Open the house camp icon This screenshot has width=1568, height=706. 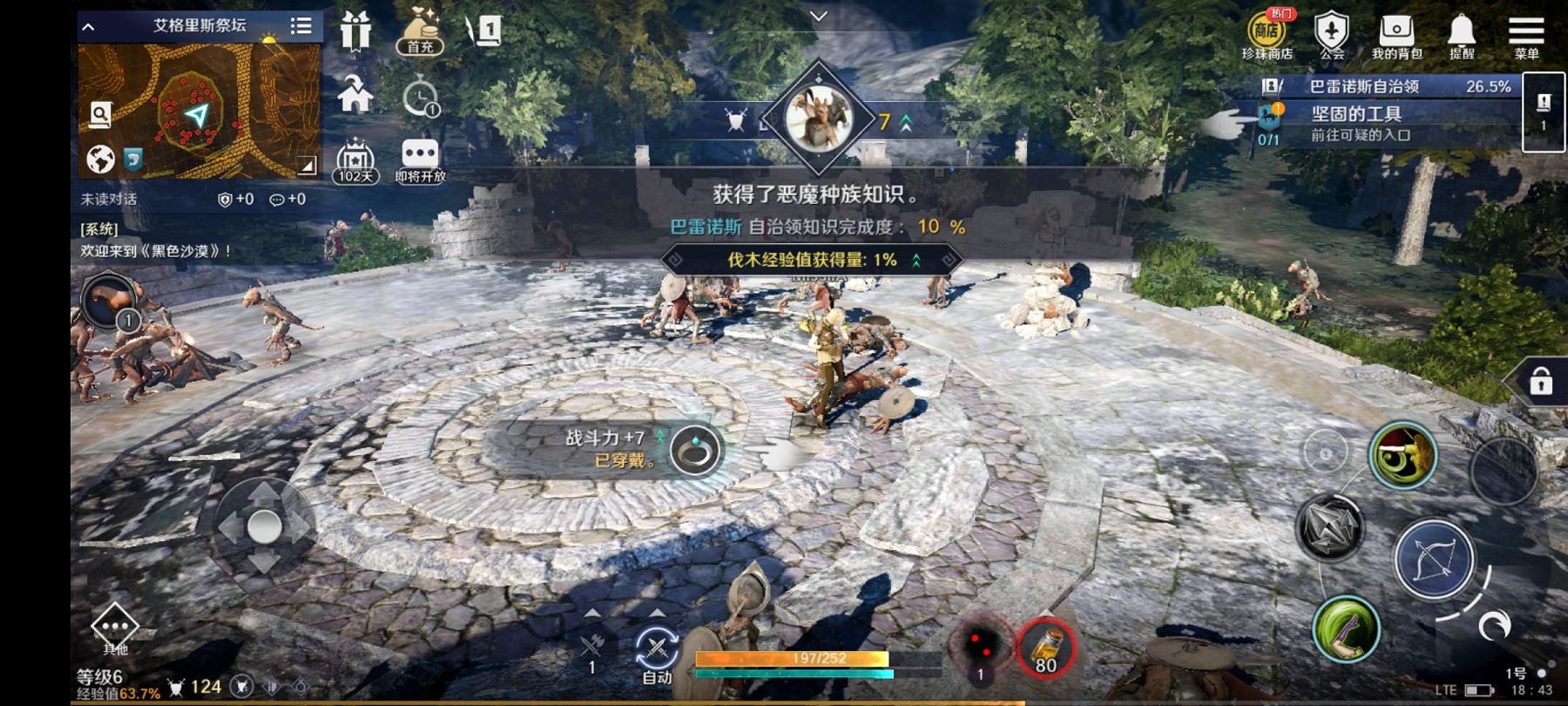click(x=355, y=94)
